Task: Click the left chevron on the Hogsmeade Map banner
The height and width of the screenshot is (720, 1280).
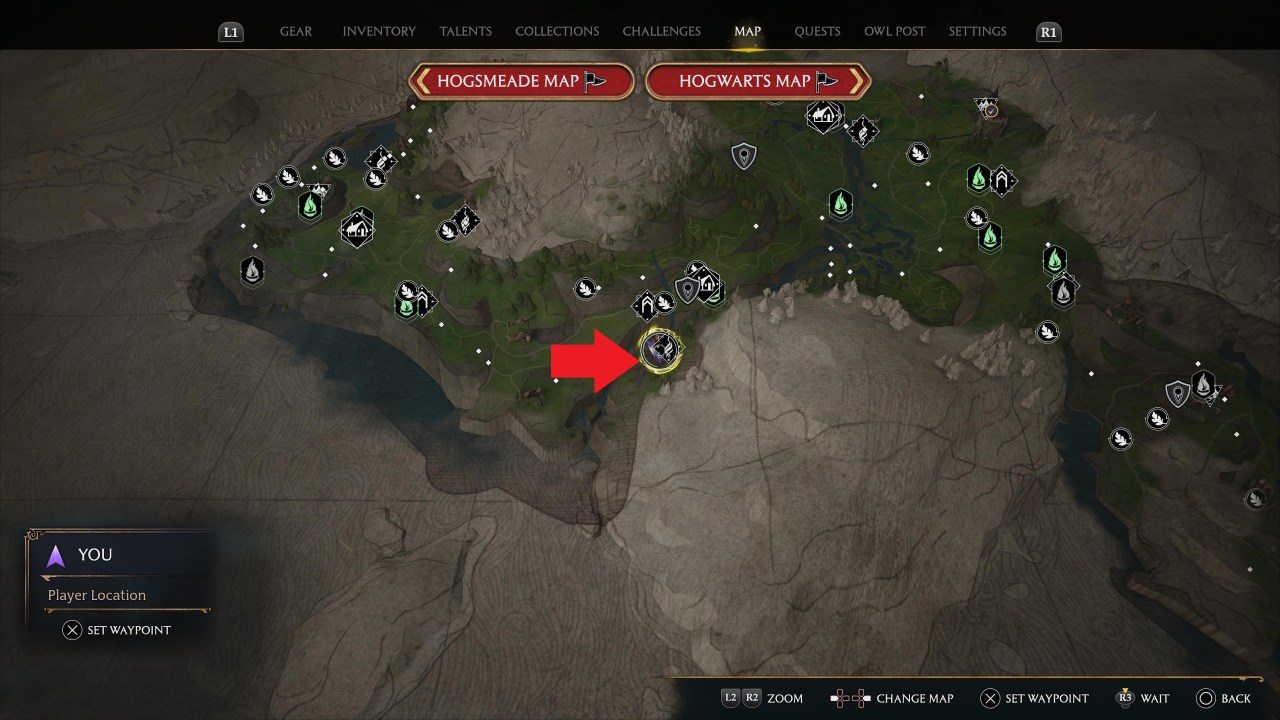Action: (424, 81)
